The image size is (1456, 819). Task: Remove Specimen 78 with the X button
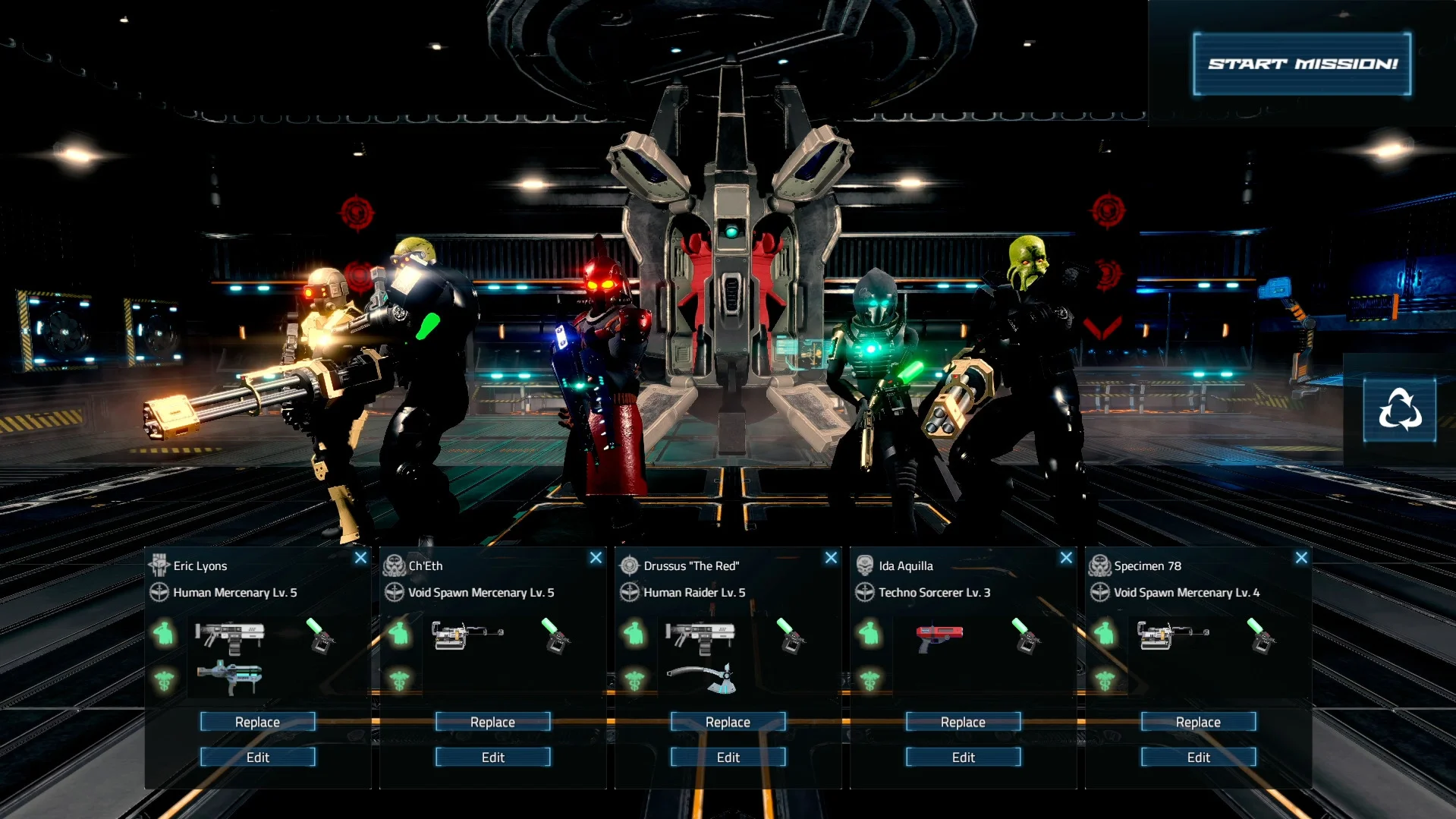pos(1301,558)
